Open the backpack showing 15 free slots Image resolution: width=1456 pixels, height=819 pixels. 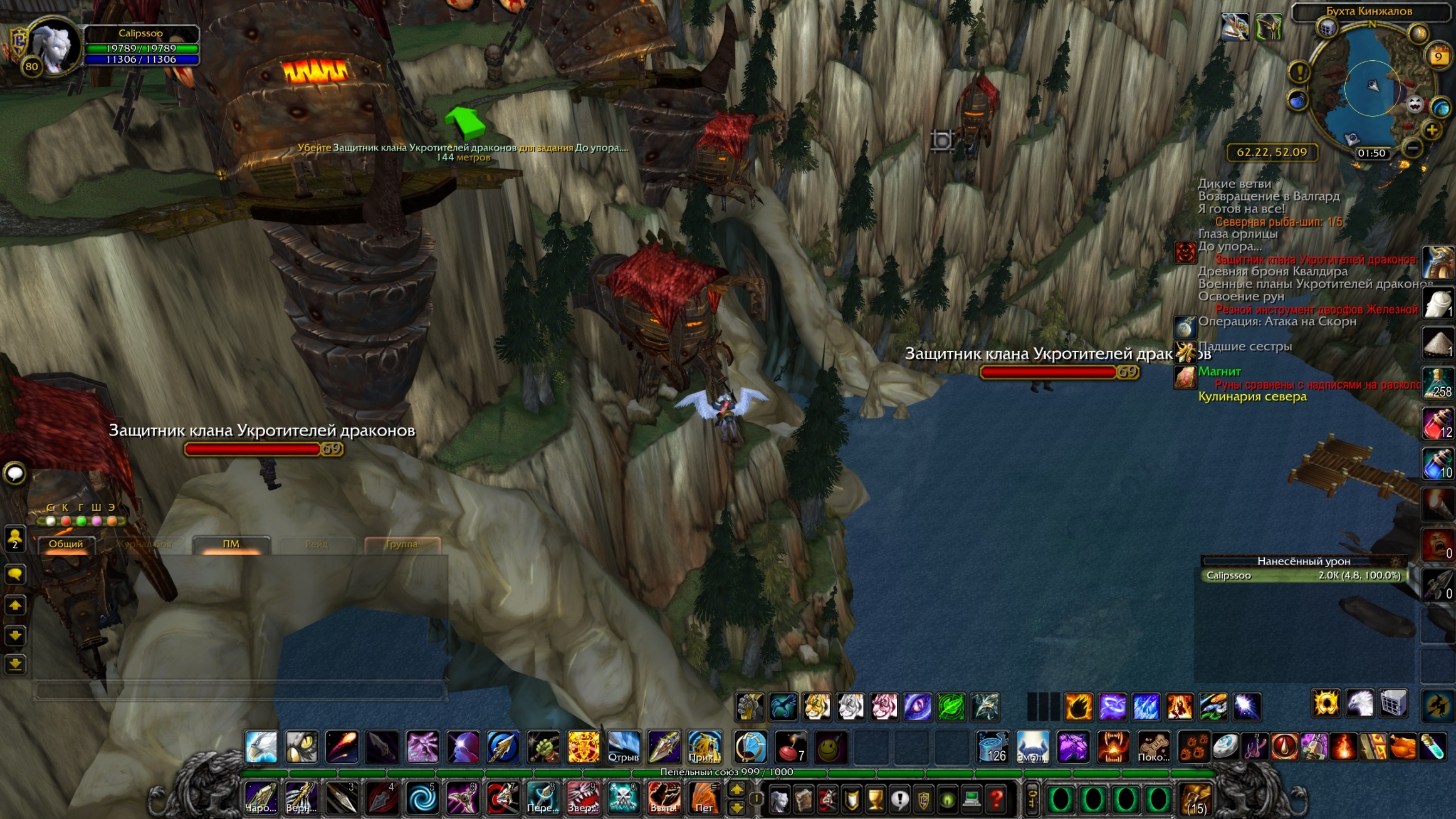click(x=1195, y=799)
